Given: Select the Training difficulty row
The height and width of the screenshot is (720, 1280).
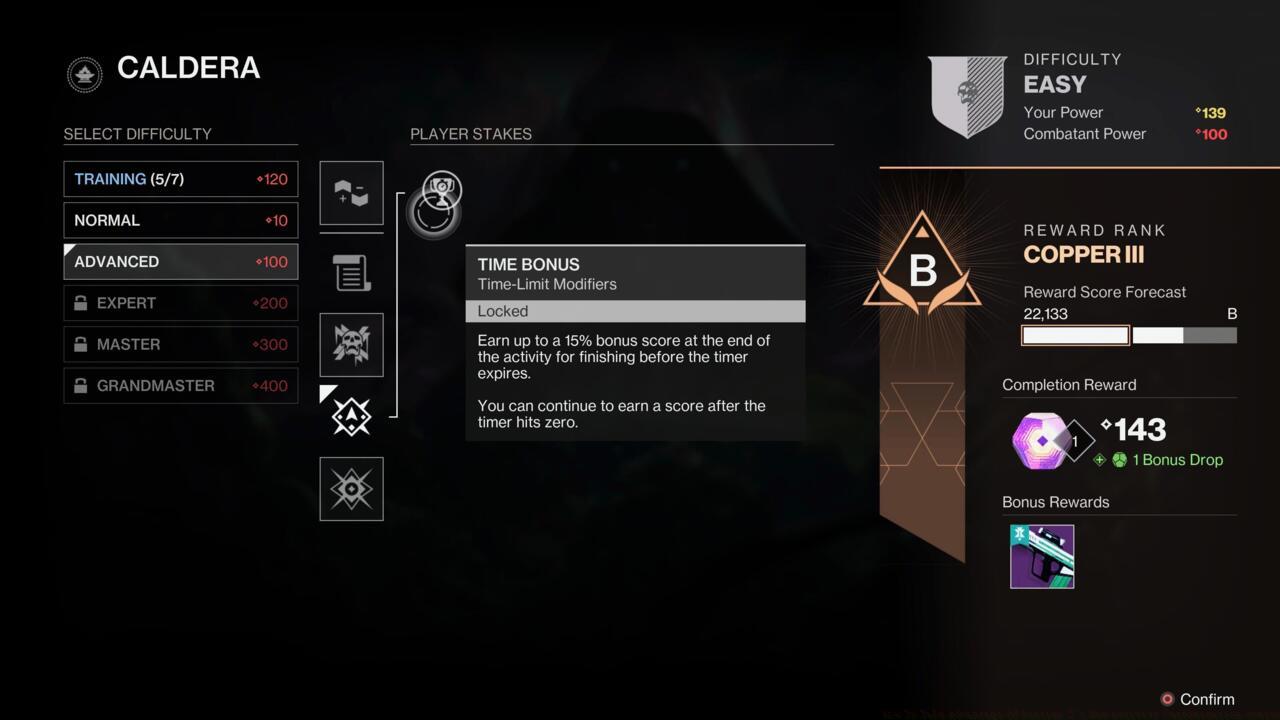Looking at the screenshot, I should pyautogui.click(x=180, y=179).
